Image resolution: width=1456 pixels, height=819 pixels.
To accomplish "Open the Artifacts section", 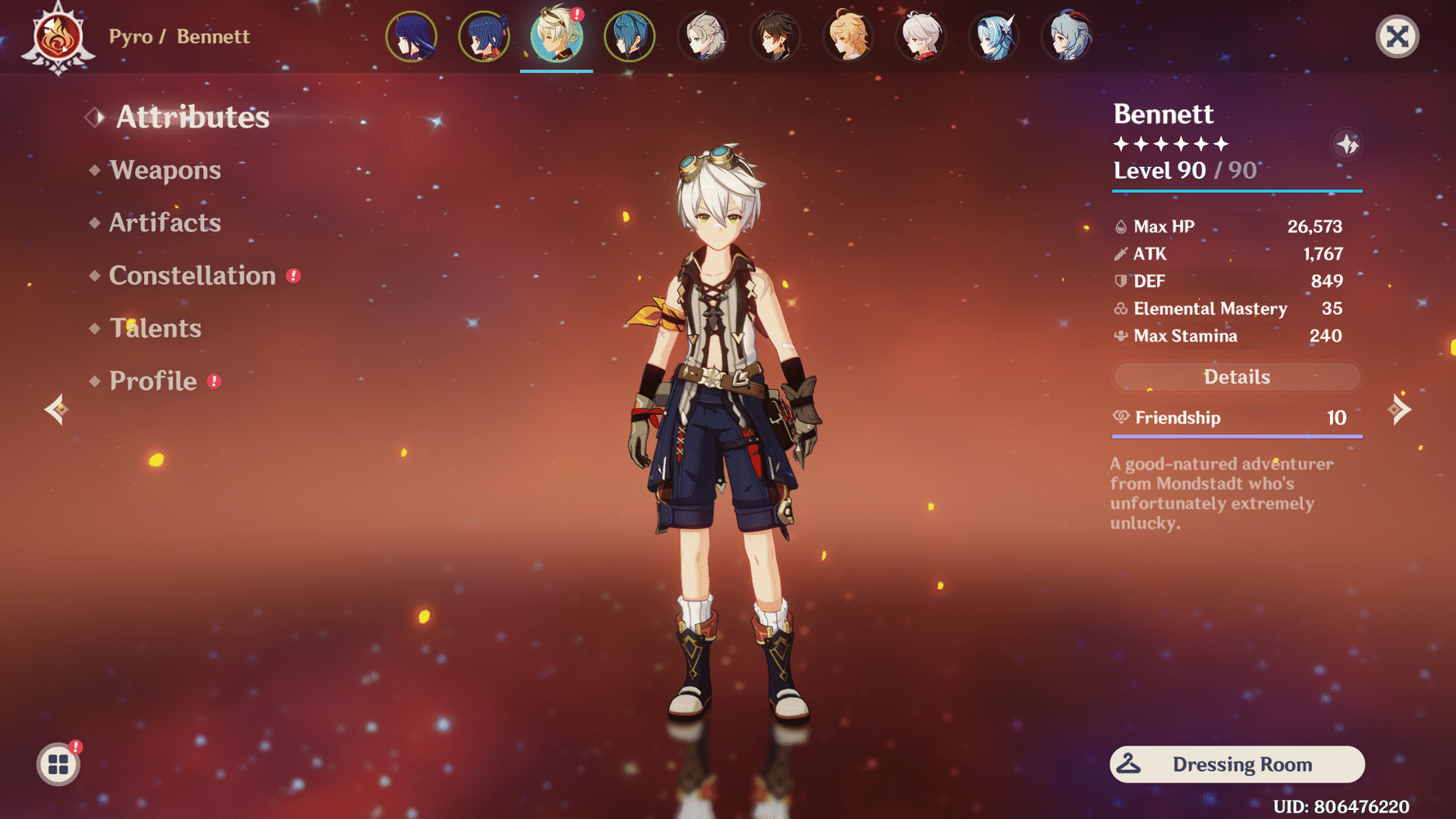I will coord(165,223).
